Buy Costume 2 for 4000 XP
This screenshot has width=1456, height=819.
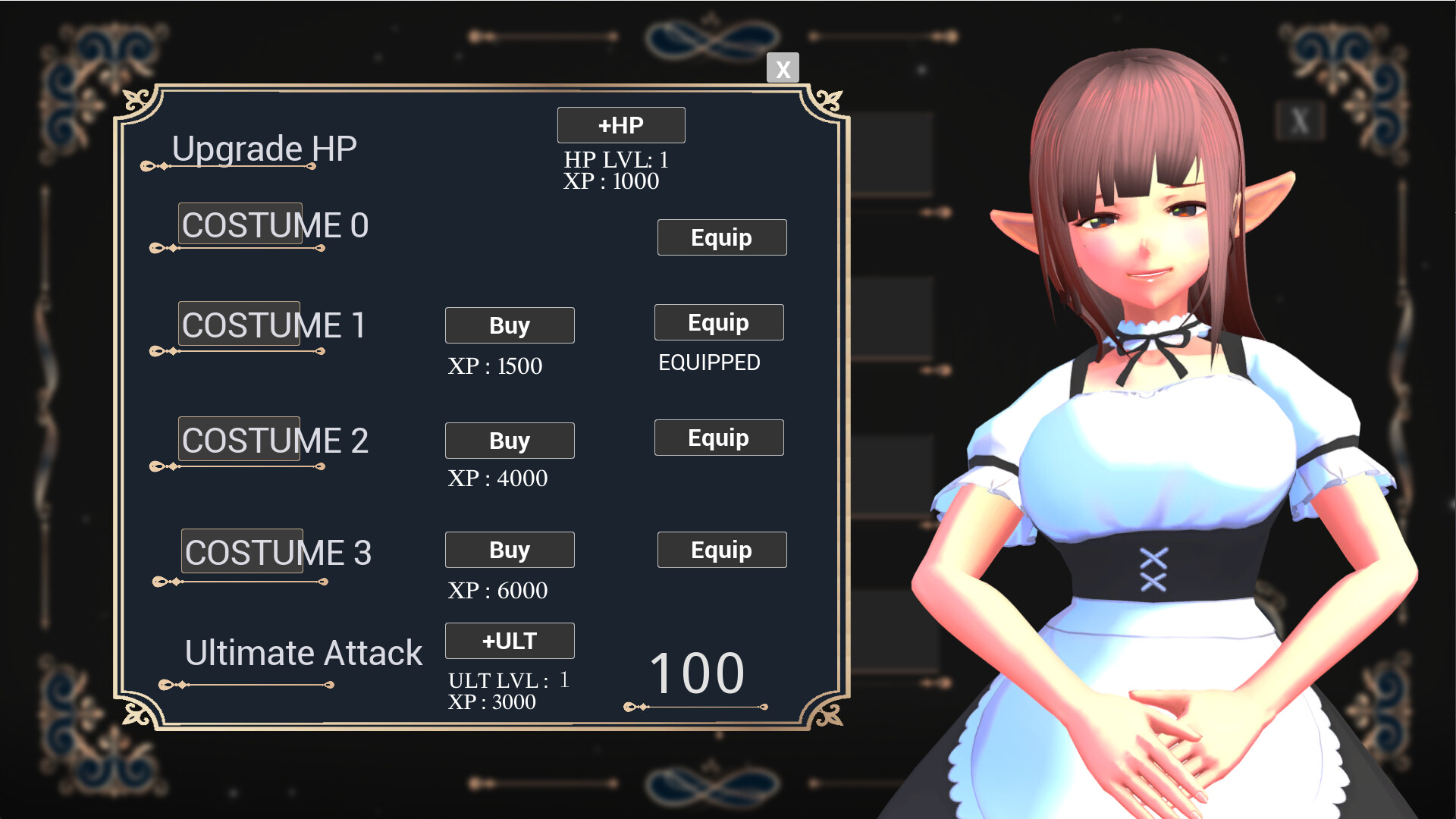coord(510,440)
